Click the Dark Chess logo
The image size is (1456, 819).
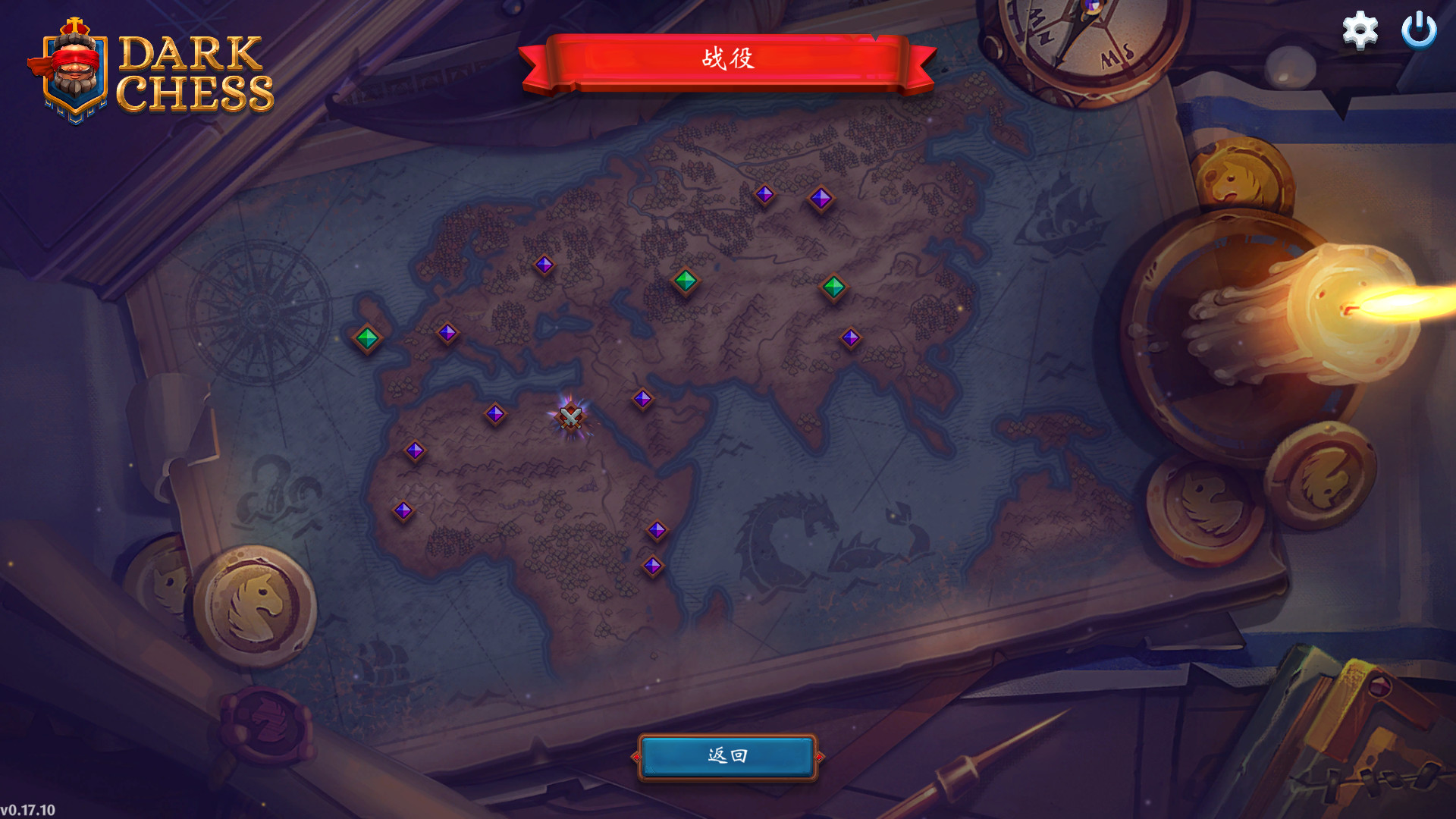(193, 72)
